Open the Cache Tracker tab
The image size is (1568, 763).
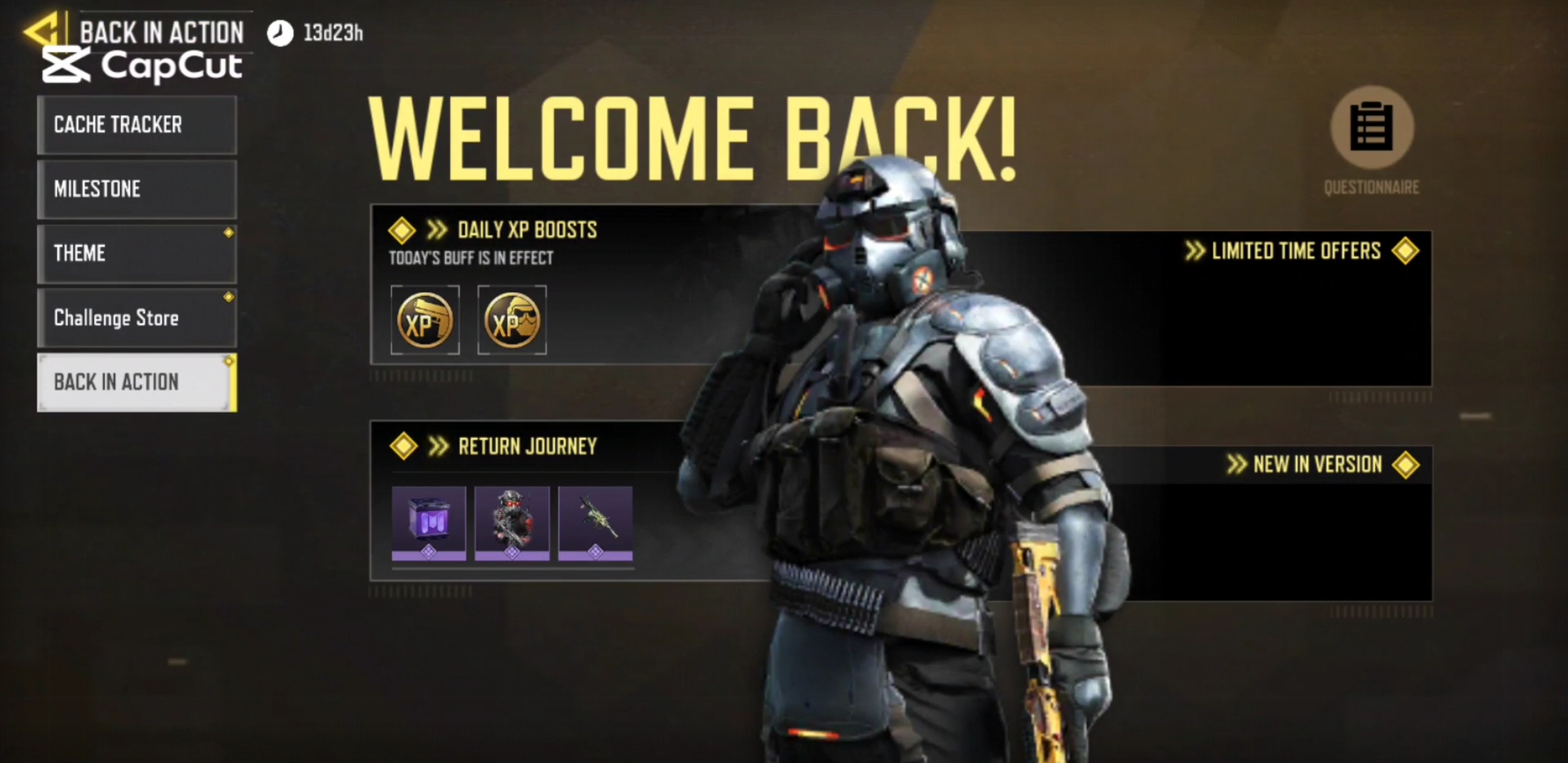(137, 125)
